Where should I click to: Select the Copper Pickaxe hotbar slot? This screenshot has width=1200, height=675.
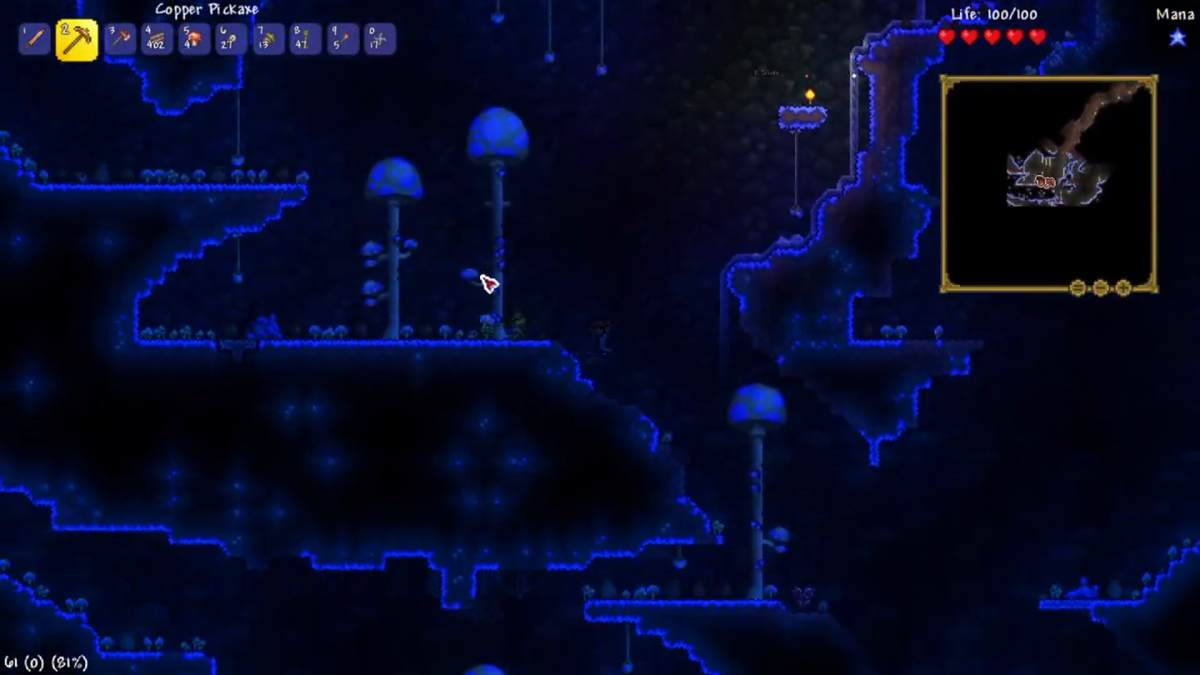click(77, 40)
